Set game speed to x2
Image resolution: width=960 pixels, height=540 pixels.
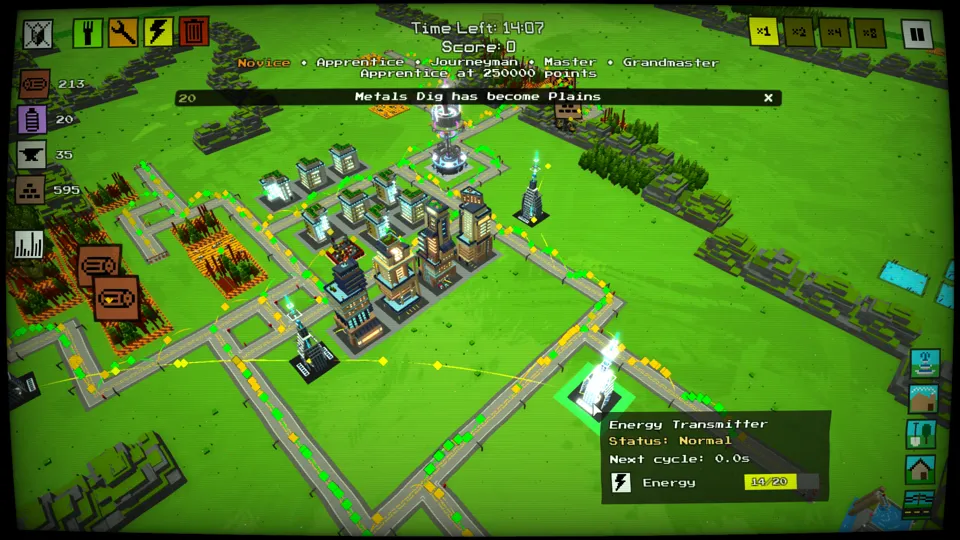(798, 32)
